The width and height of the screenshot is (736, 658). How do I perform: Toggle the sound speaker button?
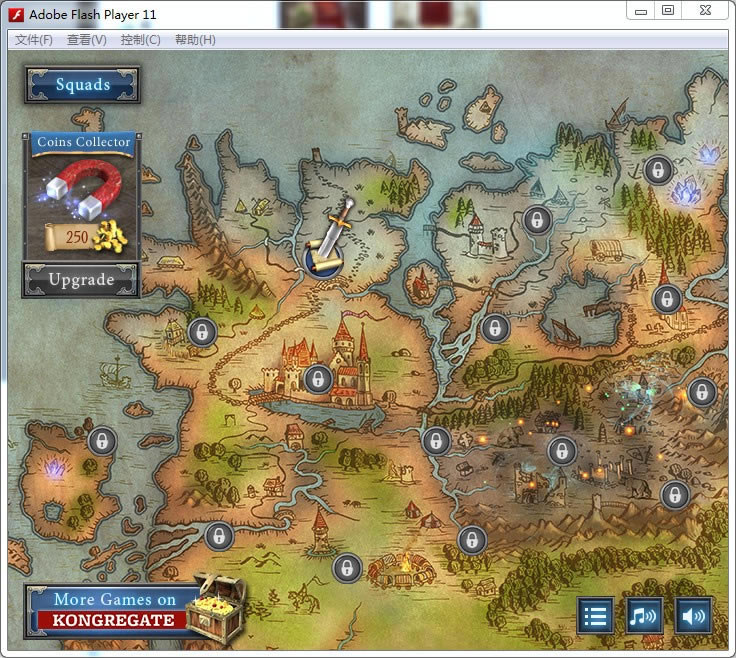[x=693, y=615]
